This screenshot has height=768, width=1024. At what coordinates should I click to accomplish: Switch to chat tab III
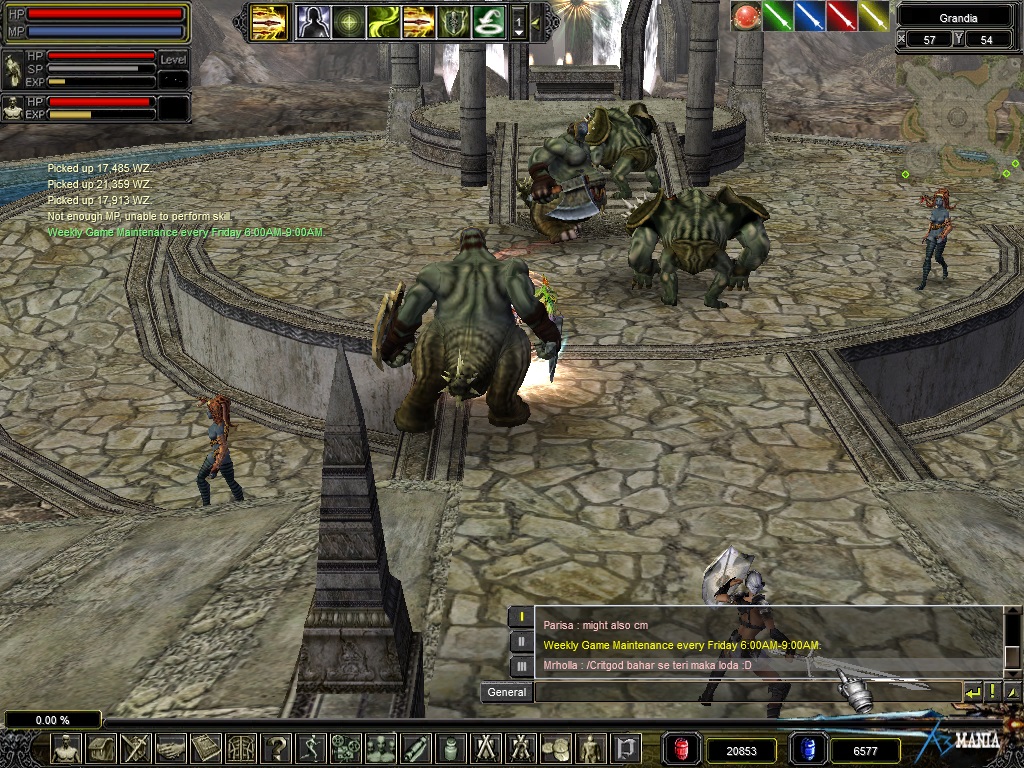[521, 666]
